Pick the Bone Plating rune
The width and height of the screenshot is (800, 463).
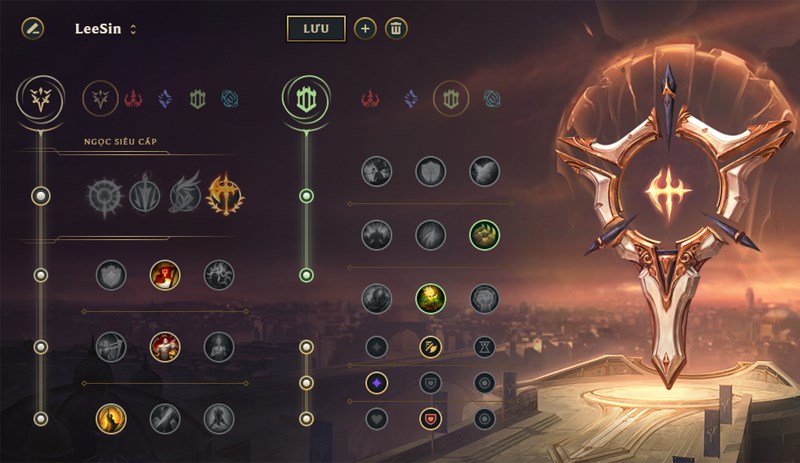[485, 235]
